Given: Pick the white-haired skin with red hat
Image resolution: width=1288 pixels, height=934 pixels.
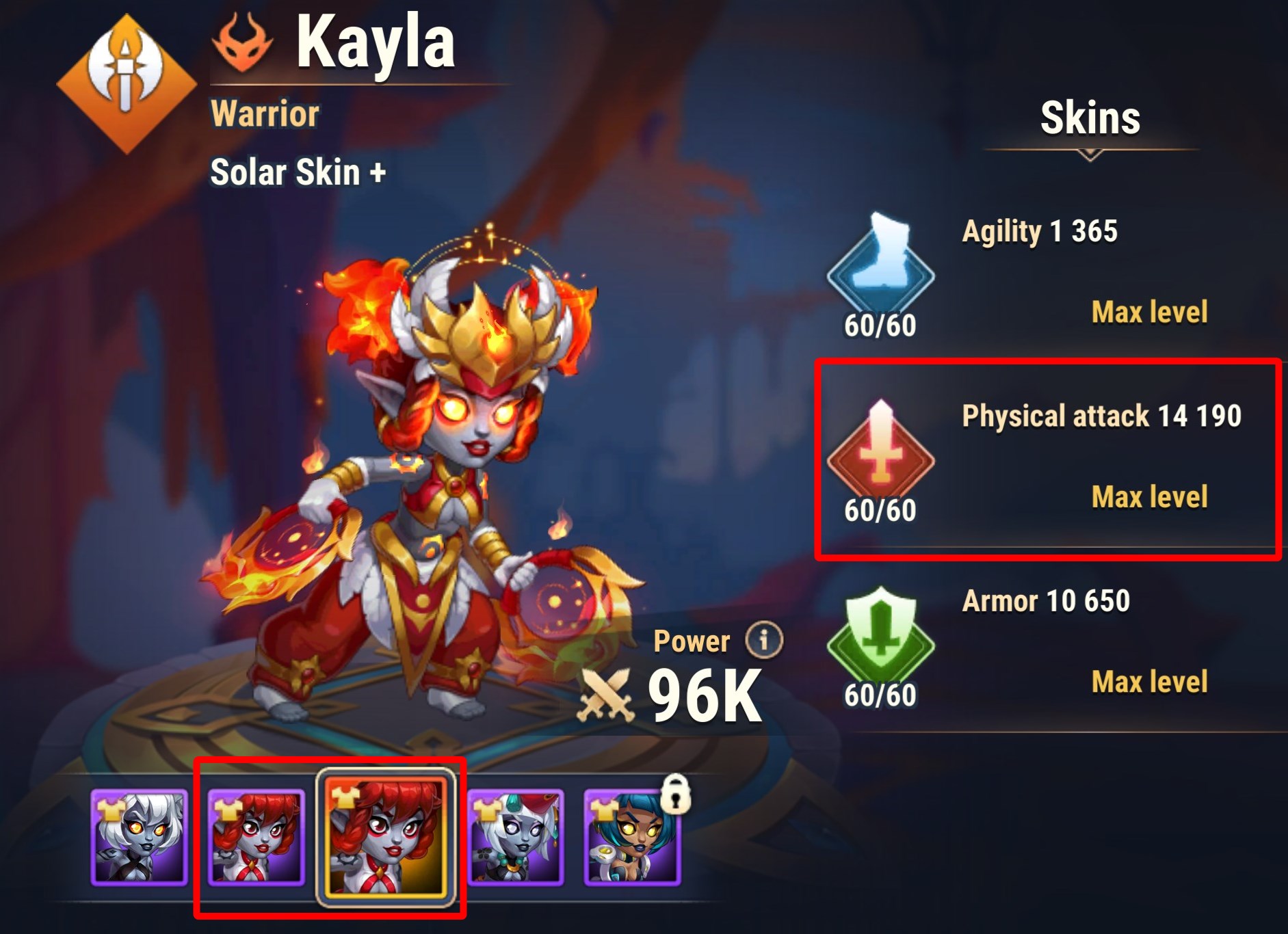Looking at the screenshot, I should pos(515,838).
